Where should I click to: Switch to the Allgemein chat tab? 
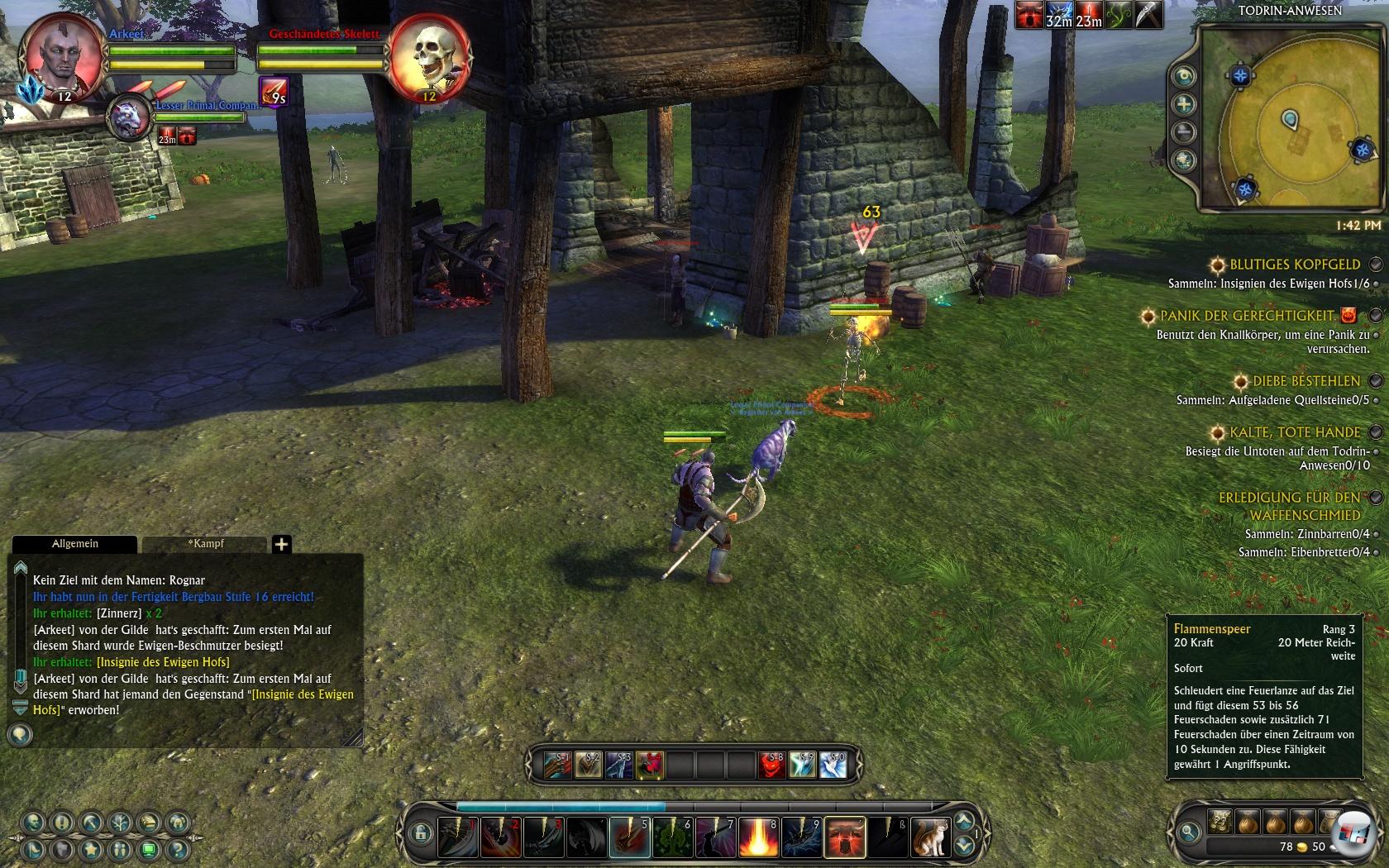tap(75, 544)
